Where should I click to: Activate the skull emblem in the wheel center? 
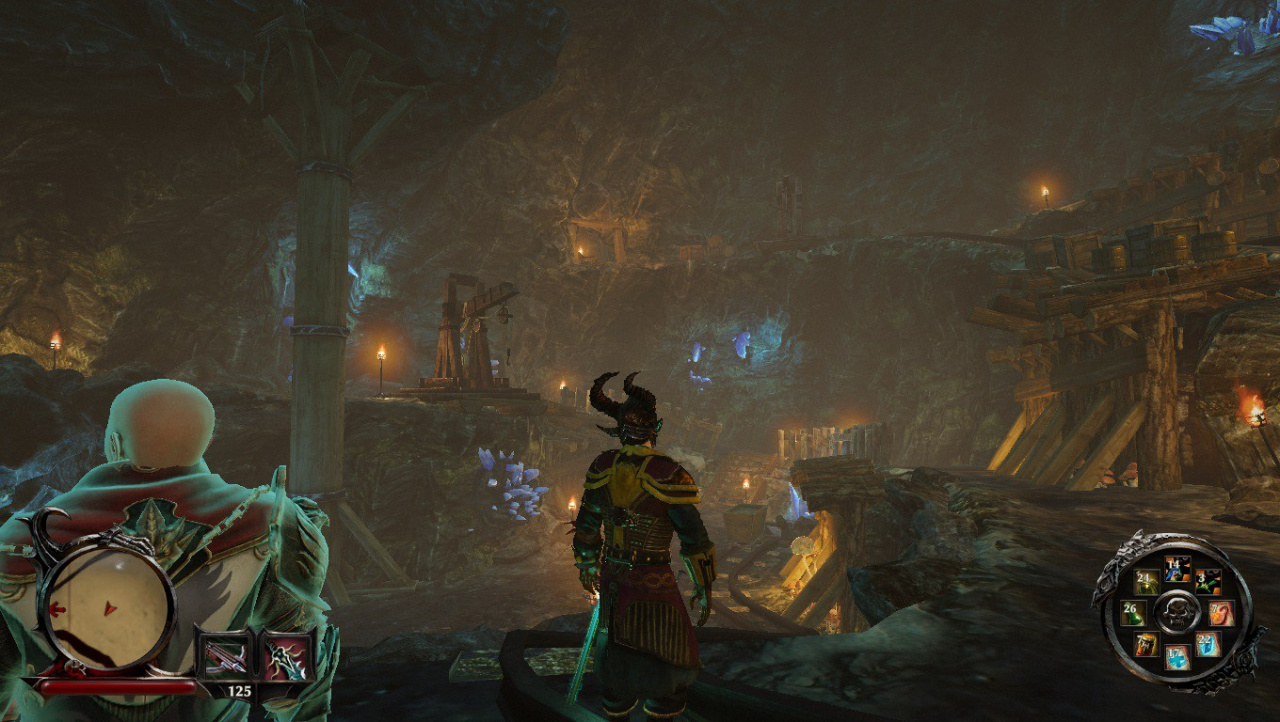pyautogui.click(x=1177, y=611)
